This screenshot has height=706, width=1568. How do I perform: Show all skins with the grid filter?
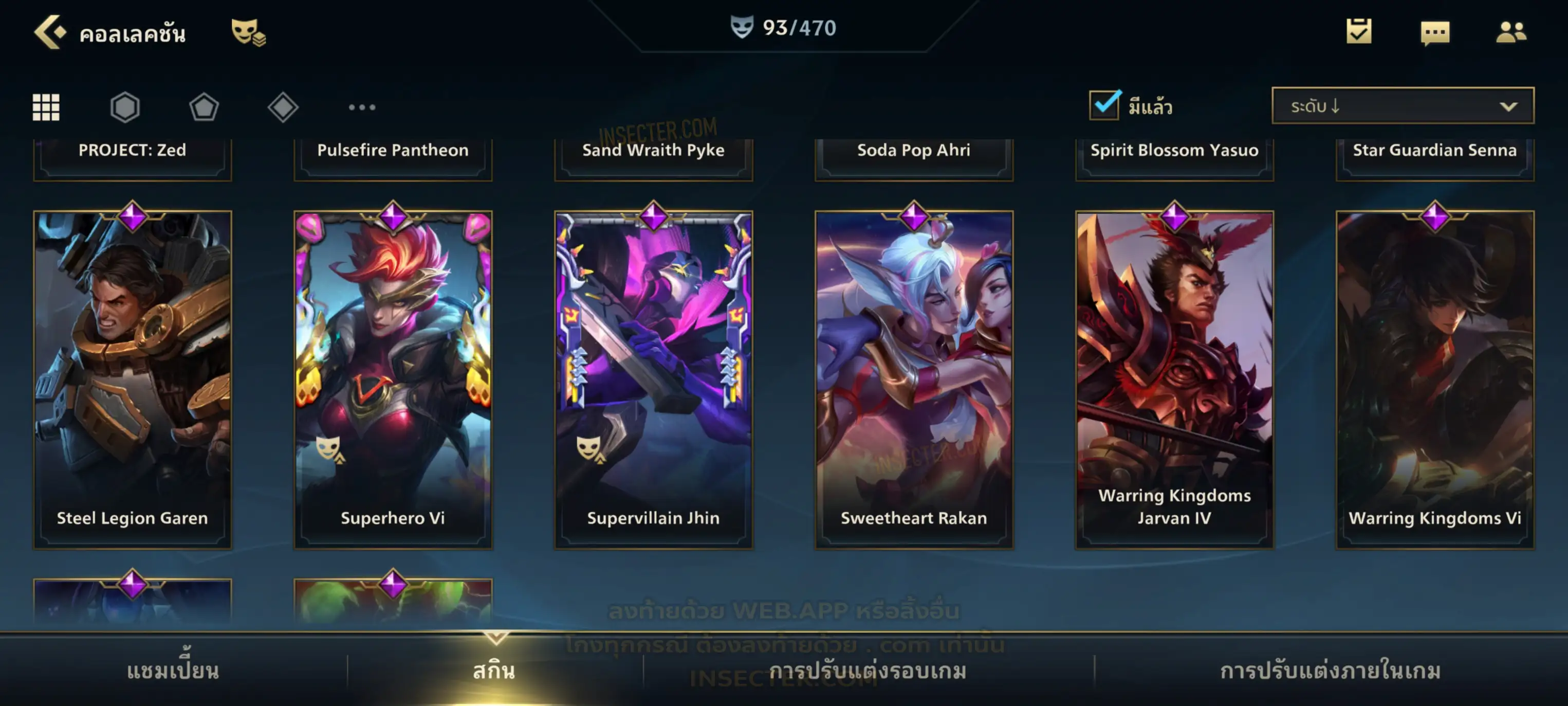46,107
